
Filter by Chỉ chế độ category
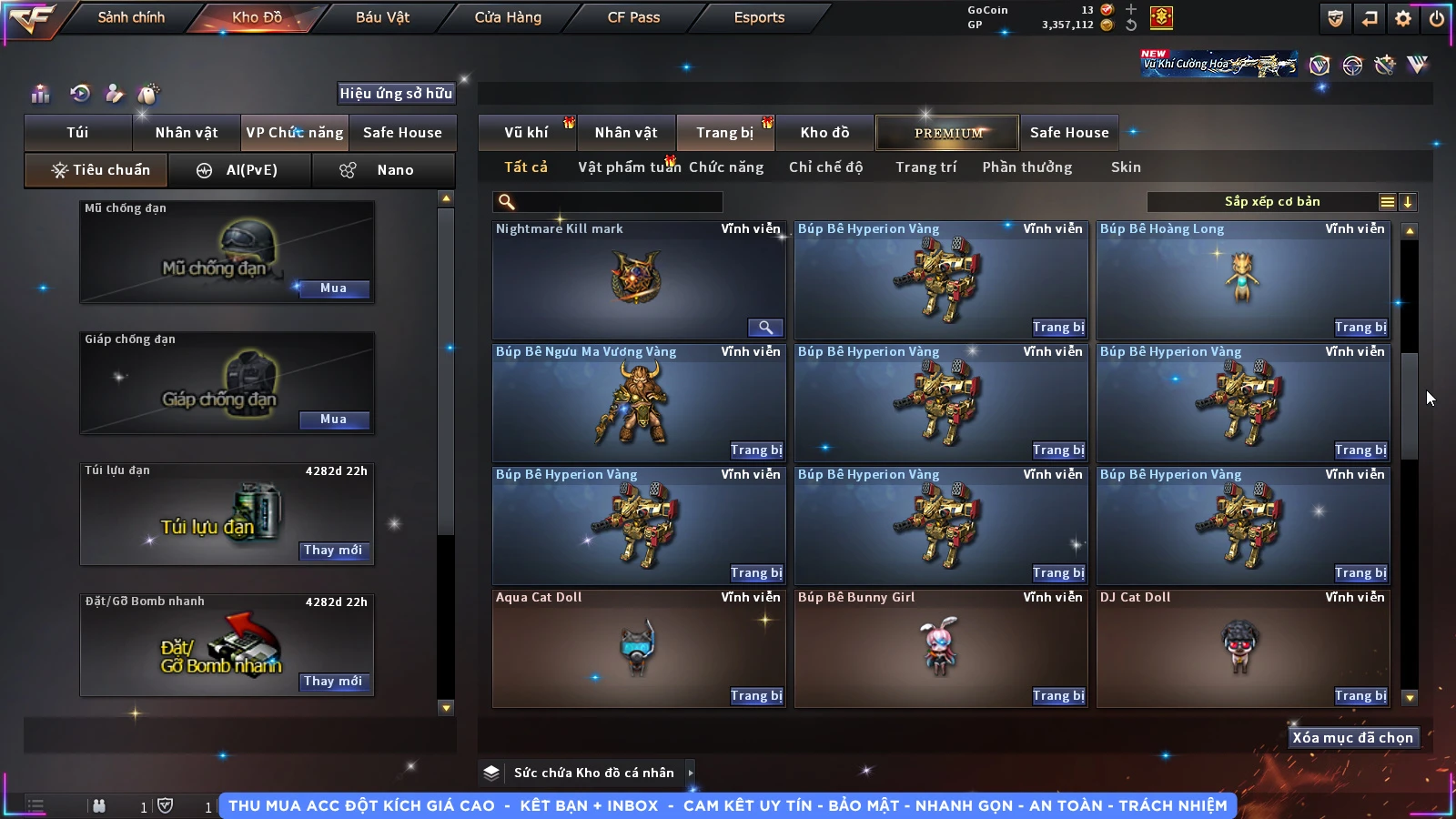tap(825, 167)
